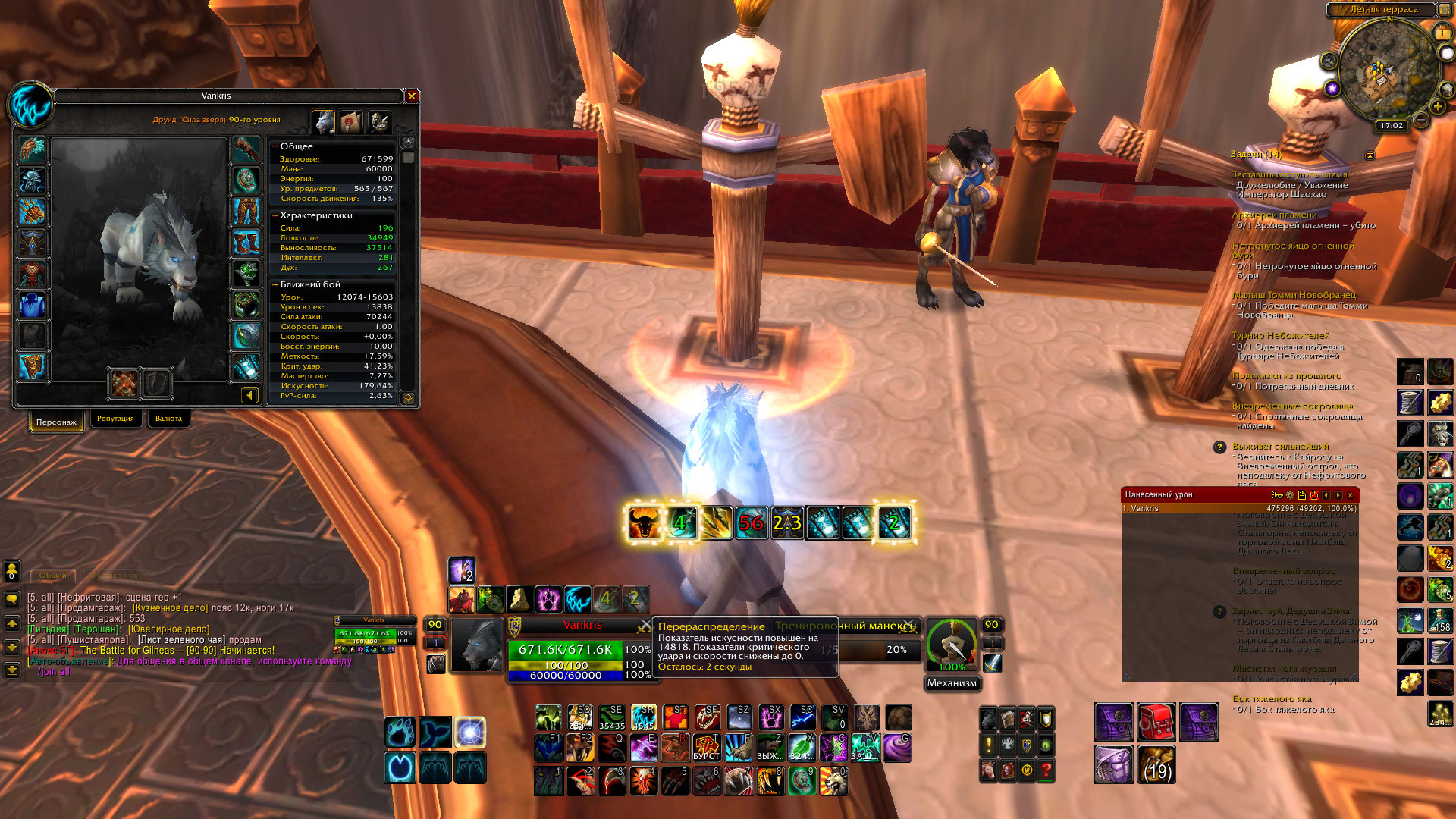The width and height of the screenshot is (1456, 819).
Task: Click the 17:02 clock under the minimap
Action: [1392, 126]
